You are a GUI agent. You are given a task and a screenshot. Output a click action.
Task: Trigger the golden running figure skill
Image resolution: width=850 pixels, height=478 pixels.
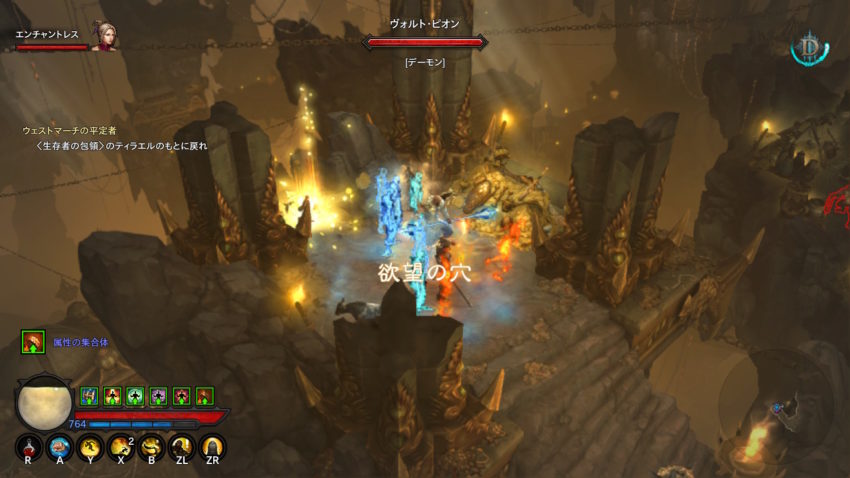(x=90, y=448)
